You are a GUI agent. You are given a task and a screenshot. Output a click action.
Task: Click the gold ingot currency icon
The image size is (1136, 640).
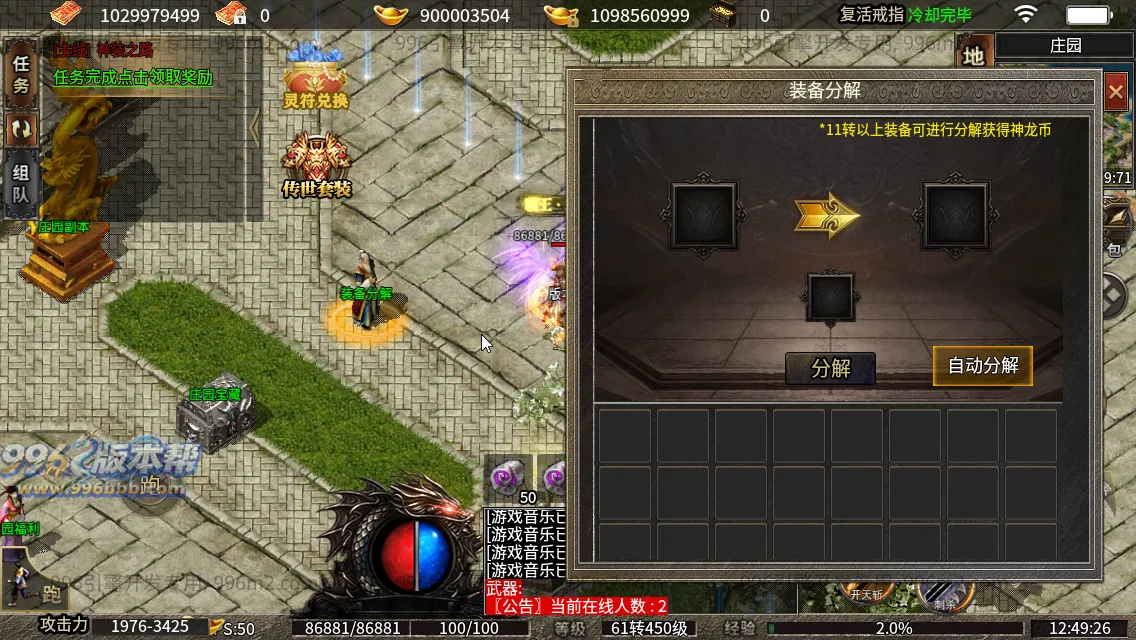coord(391,15)
